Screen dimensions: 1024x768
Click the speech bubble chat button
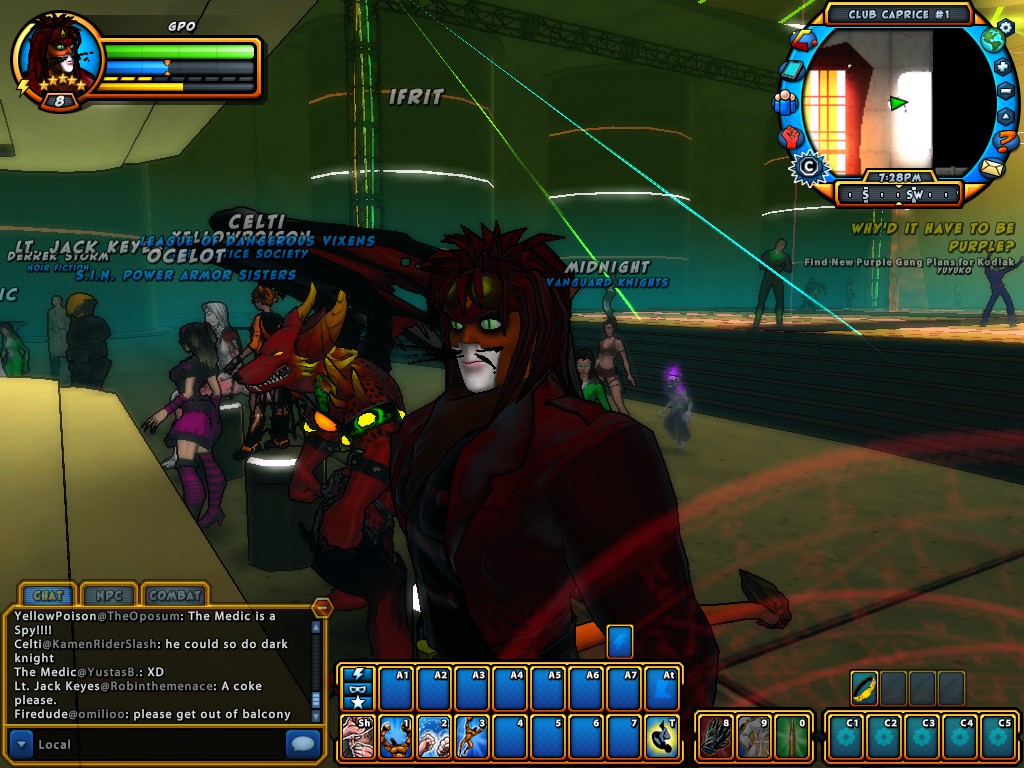click(303, 743)
